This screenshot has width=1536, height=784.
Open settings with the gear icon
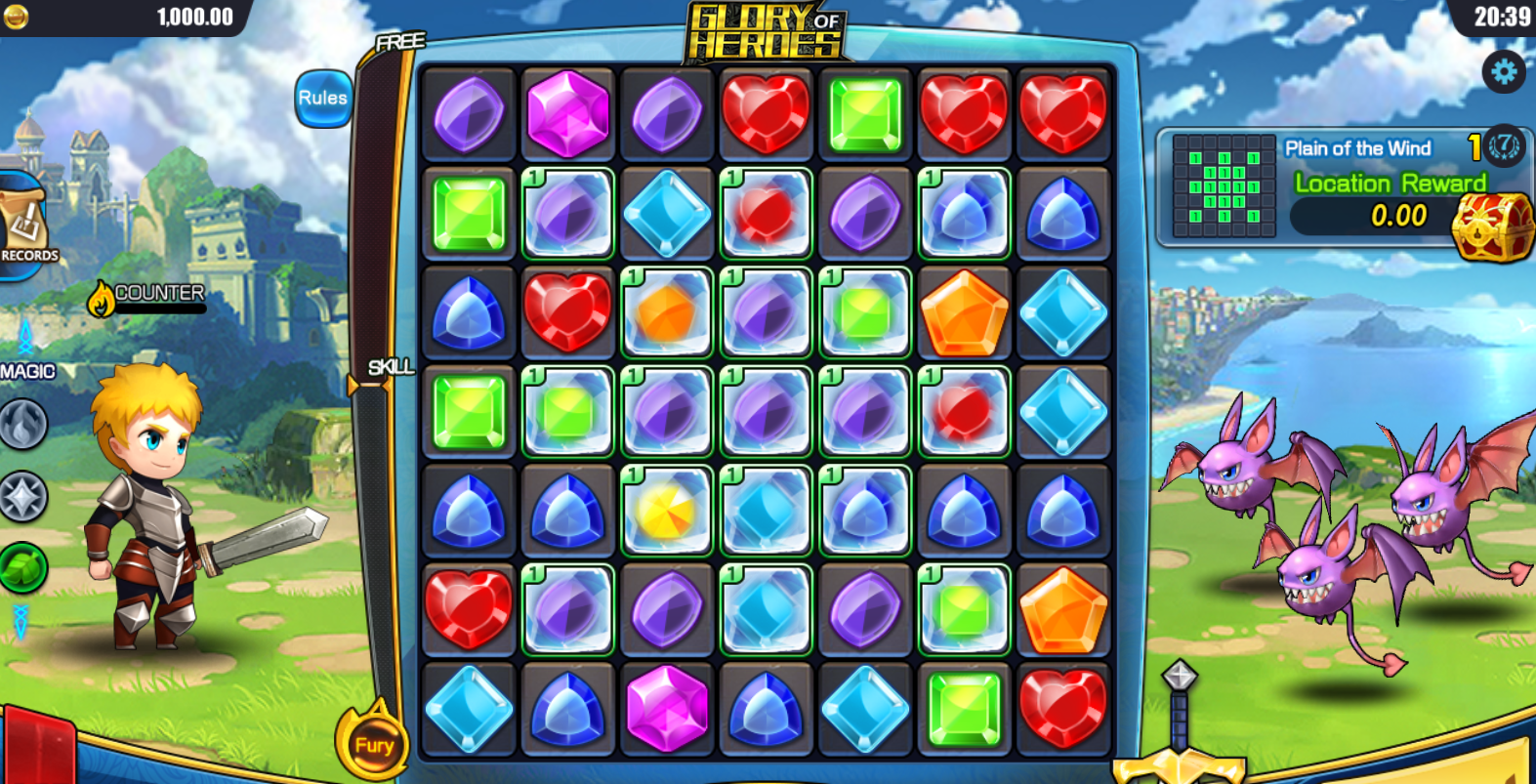coord(1503,71)
